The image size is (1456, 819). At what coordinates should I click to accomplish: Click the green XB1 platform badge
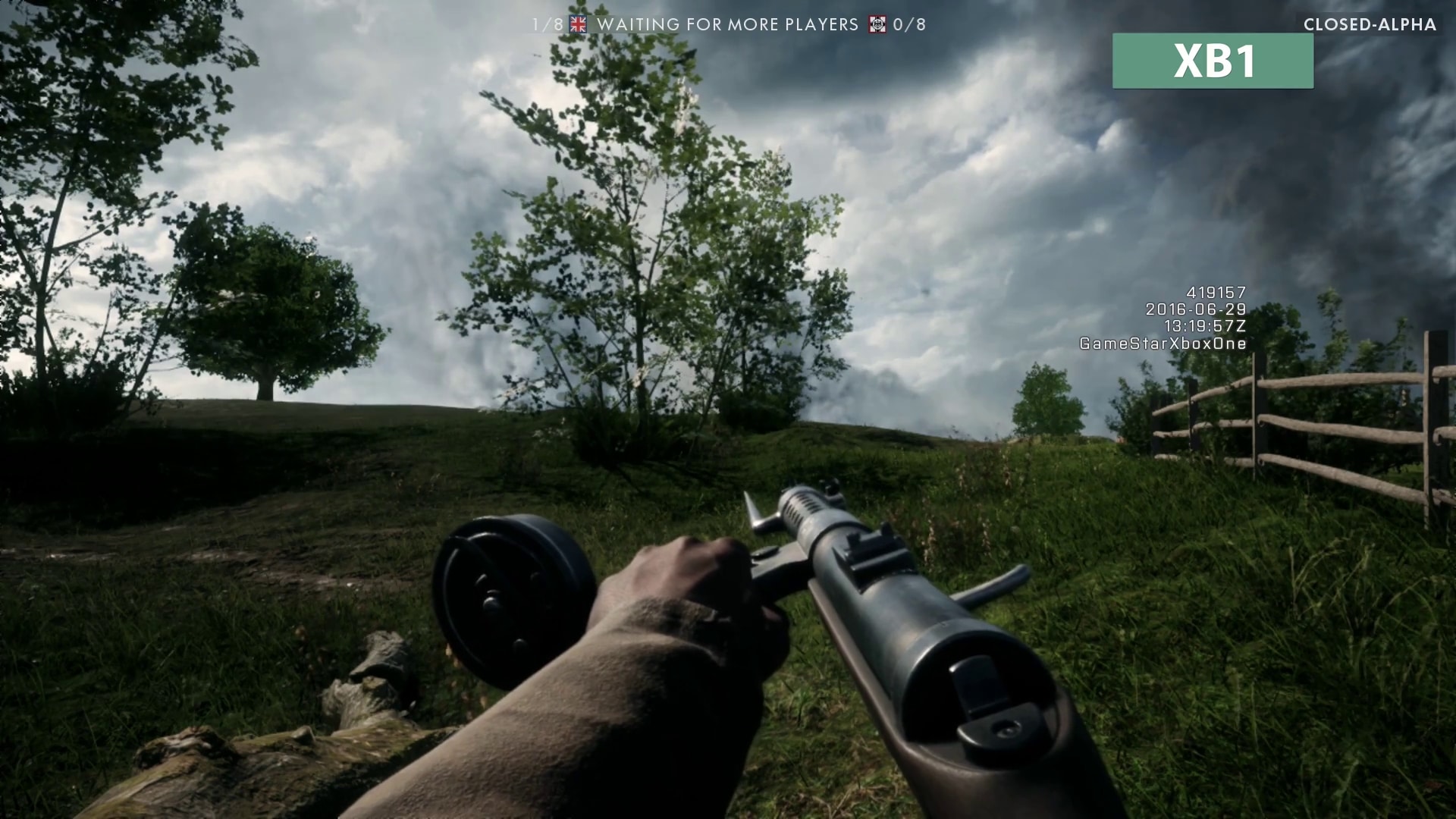pyautogui.click(x=1212, y=61)
